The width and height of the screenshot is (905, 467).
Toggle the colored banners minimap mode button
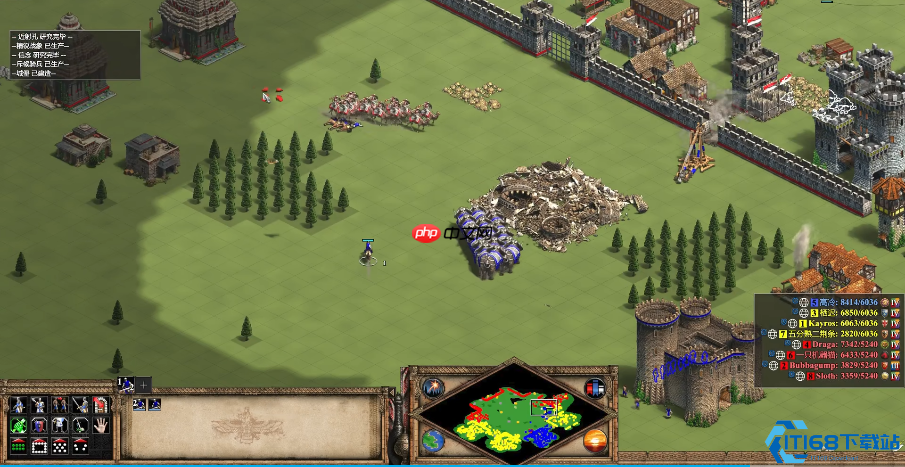tap(594, 388)
